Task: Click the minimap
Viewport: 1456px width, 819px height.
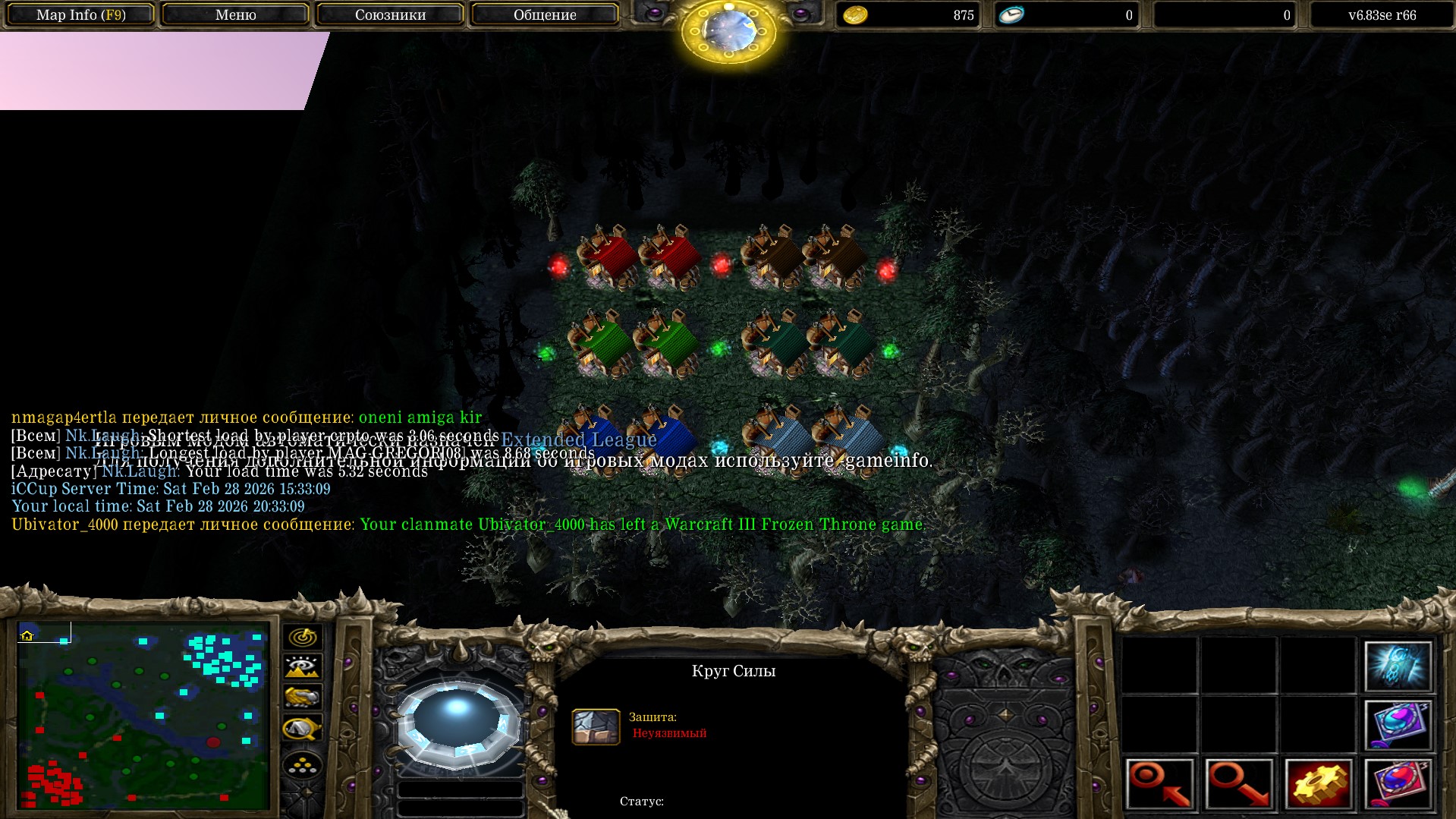Action: [143, 715]
